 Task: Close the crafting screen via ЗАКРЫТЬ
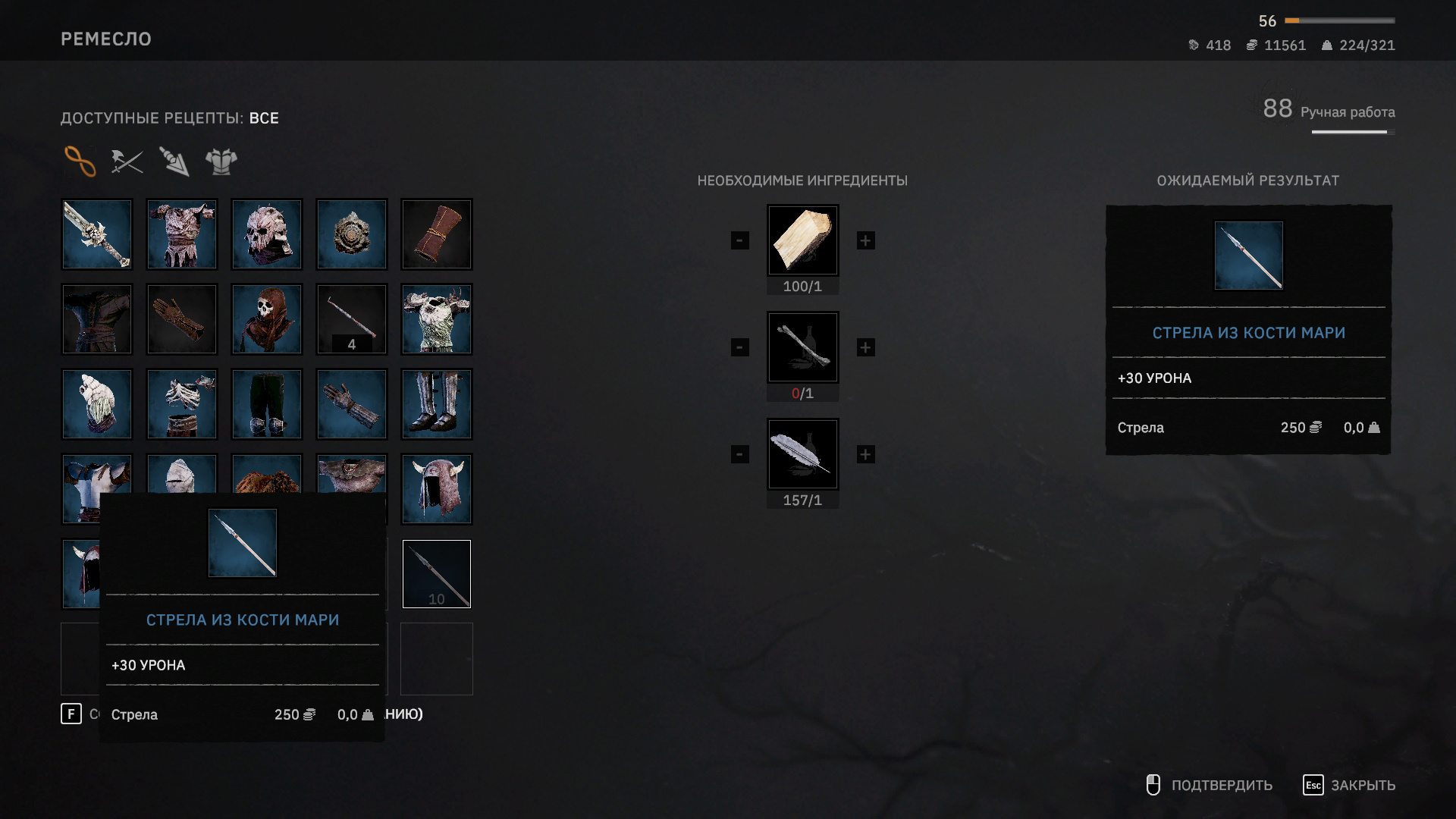1350,785
